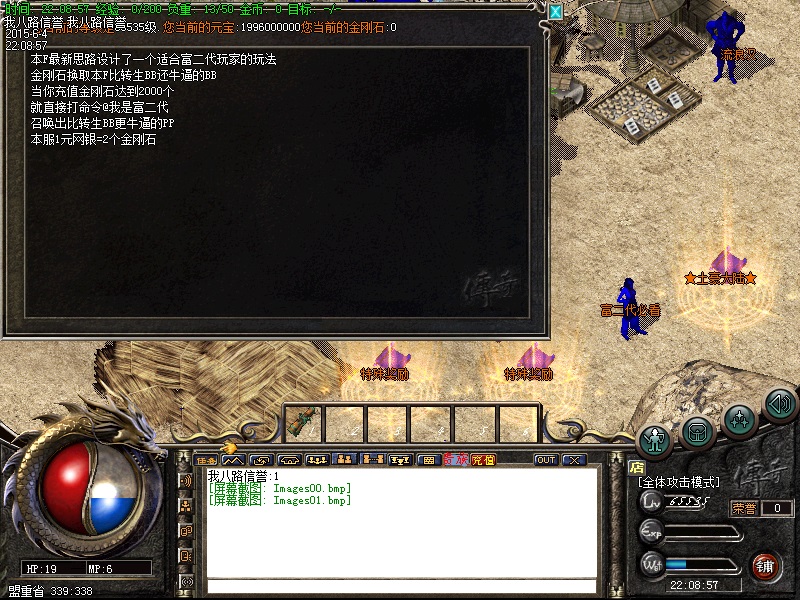Click the OUT logout button
Image resolution: width=800 pixels, height=600 pixels.
[546, 460]
